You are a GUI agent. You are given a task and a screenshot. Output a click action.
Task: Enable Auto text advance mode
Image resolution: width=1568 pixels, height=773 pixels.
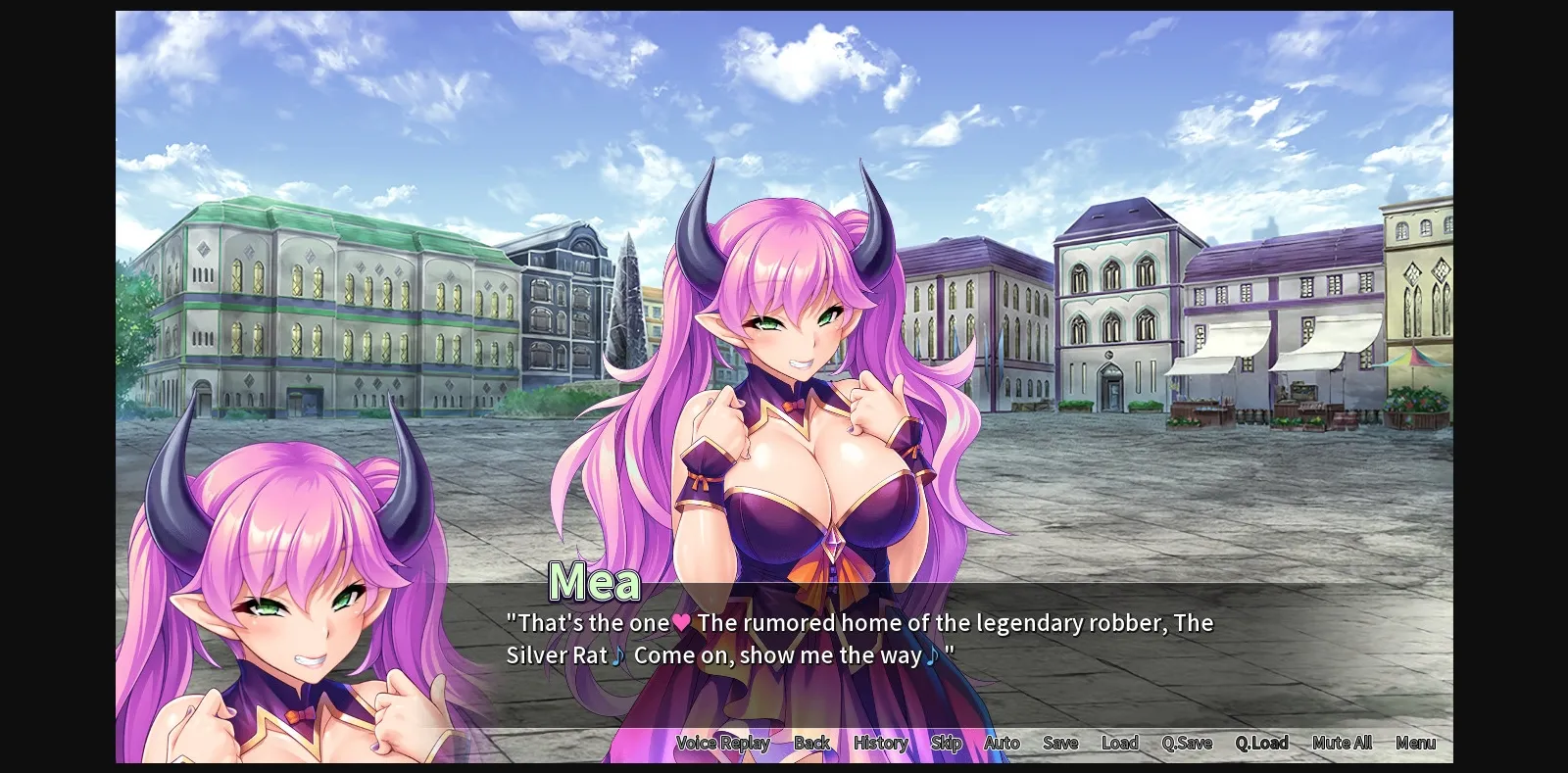(1002, 743)
